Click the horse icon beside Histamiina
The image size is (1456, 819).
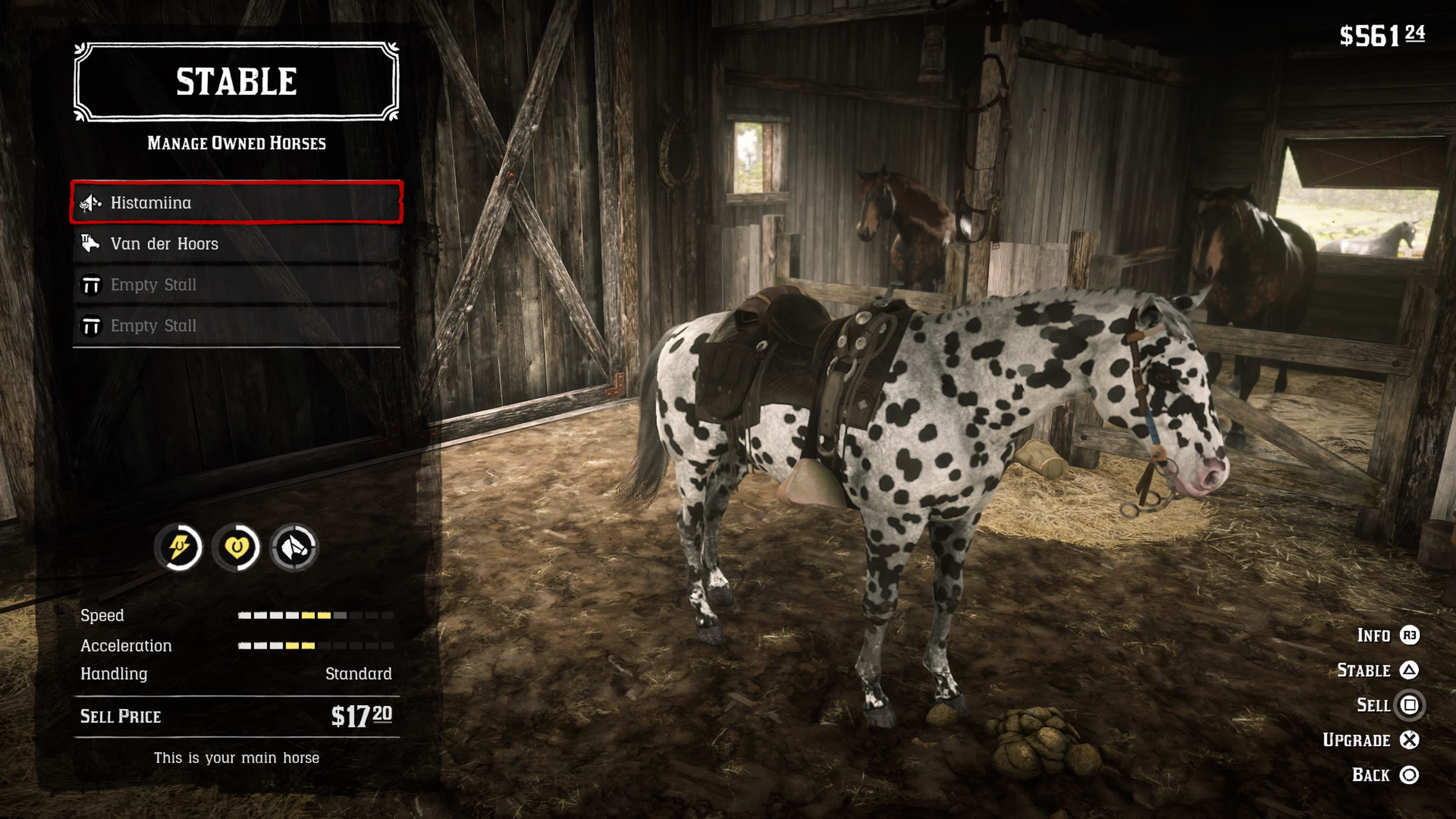pyautogui.click(x=91, y=202)
